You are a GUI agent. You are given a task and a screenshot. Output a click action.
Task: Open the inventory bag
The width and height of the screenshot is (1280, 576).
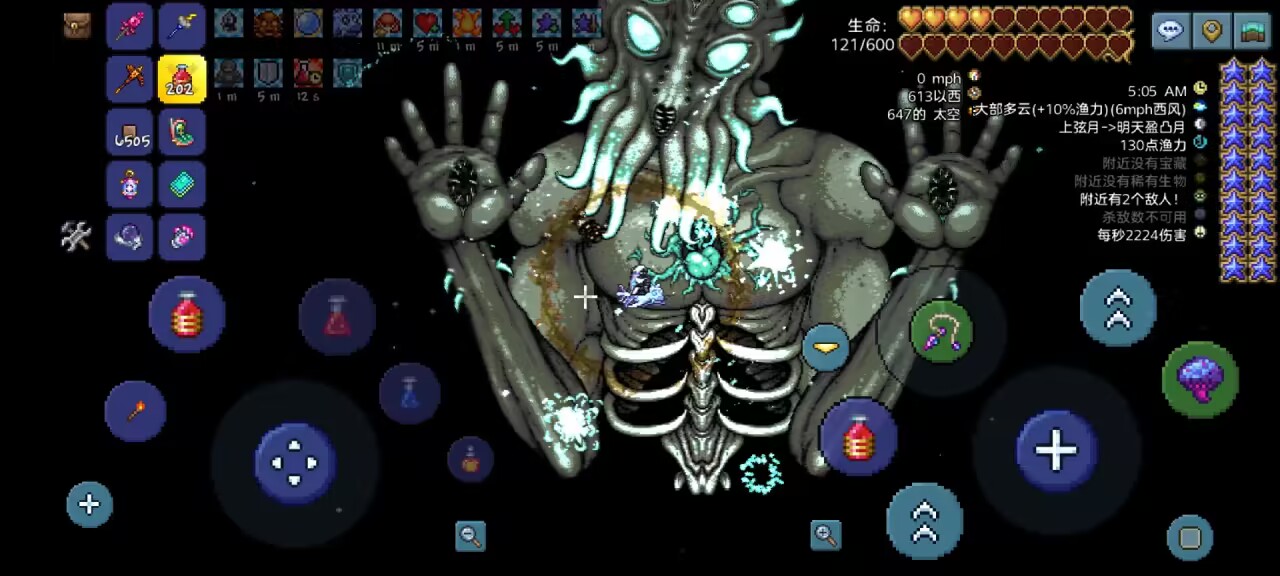(x=77, y=26)
